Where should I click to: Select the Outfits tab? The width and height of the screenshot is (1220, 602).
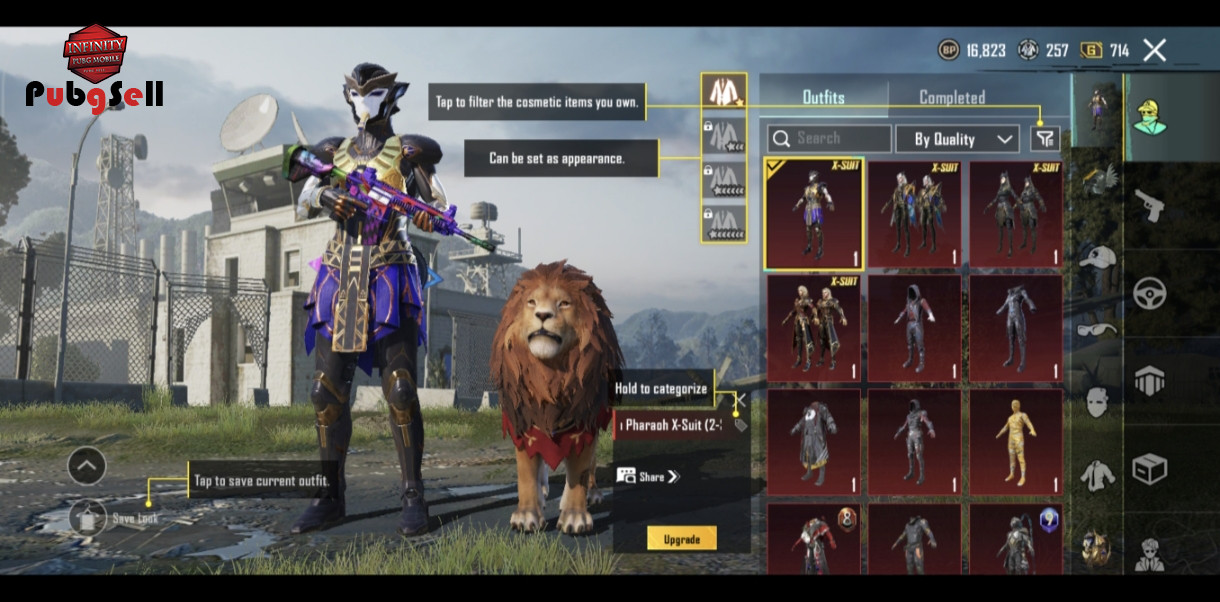[823, 97]
